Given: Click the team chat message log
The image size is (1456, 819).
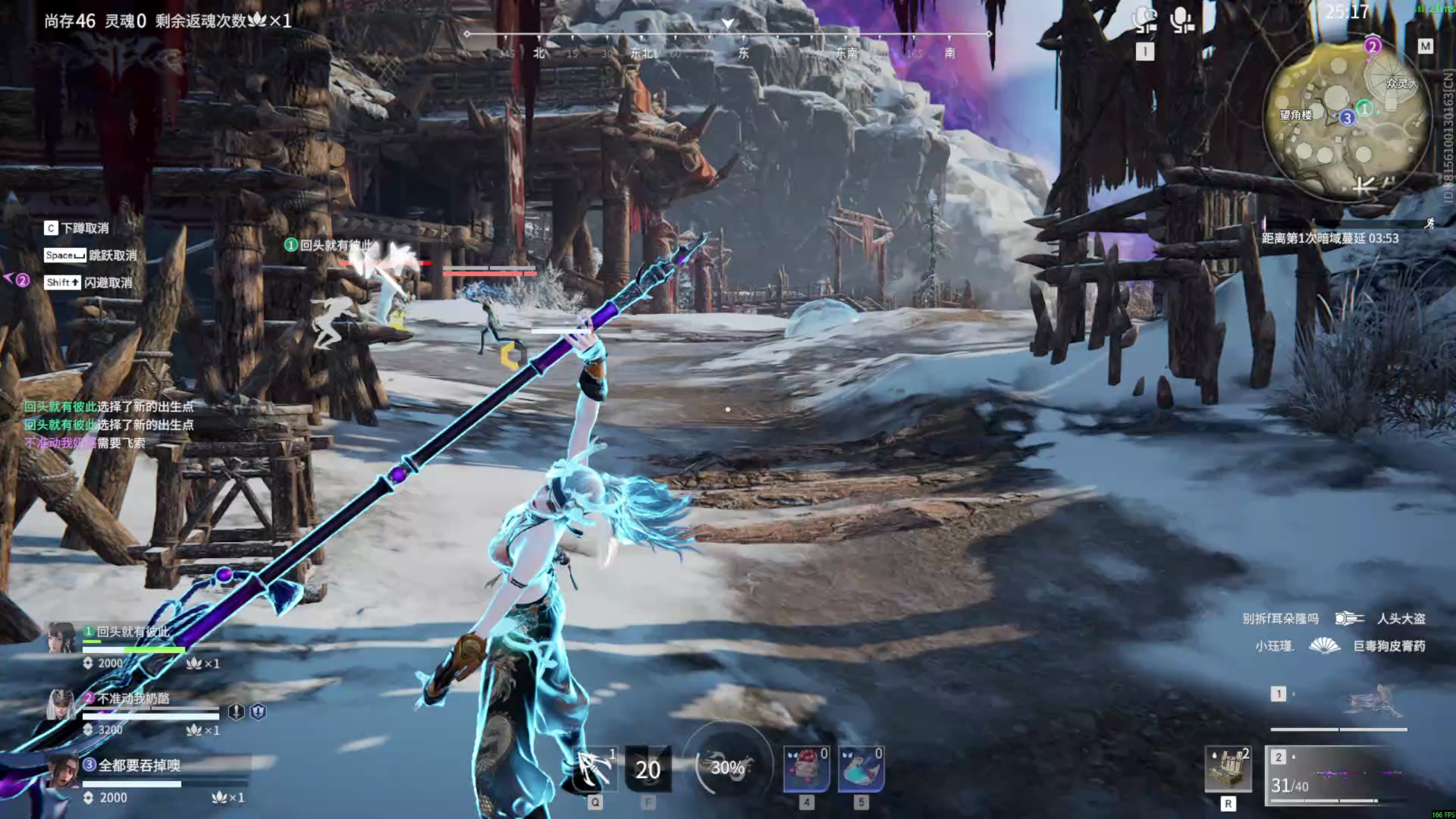Looking at the screenshot, I should [108, 425].
